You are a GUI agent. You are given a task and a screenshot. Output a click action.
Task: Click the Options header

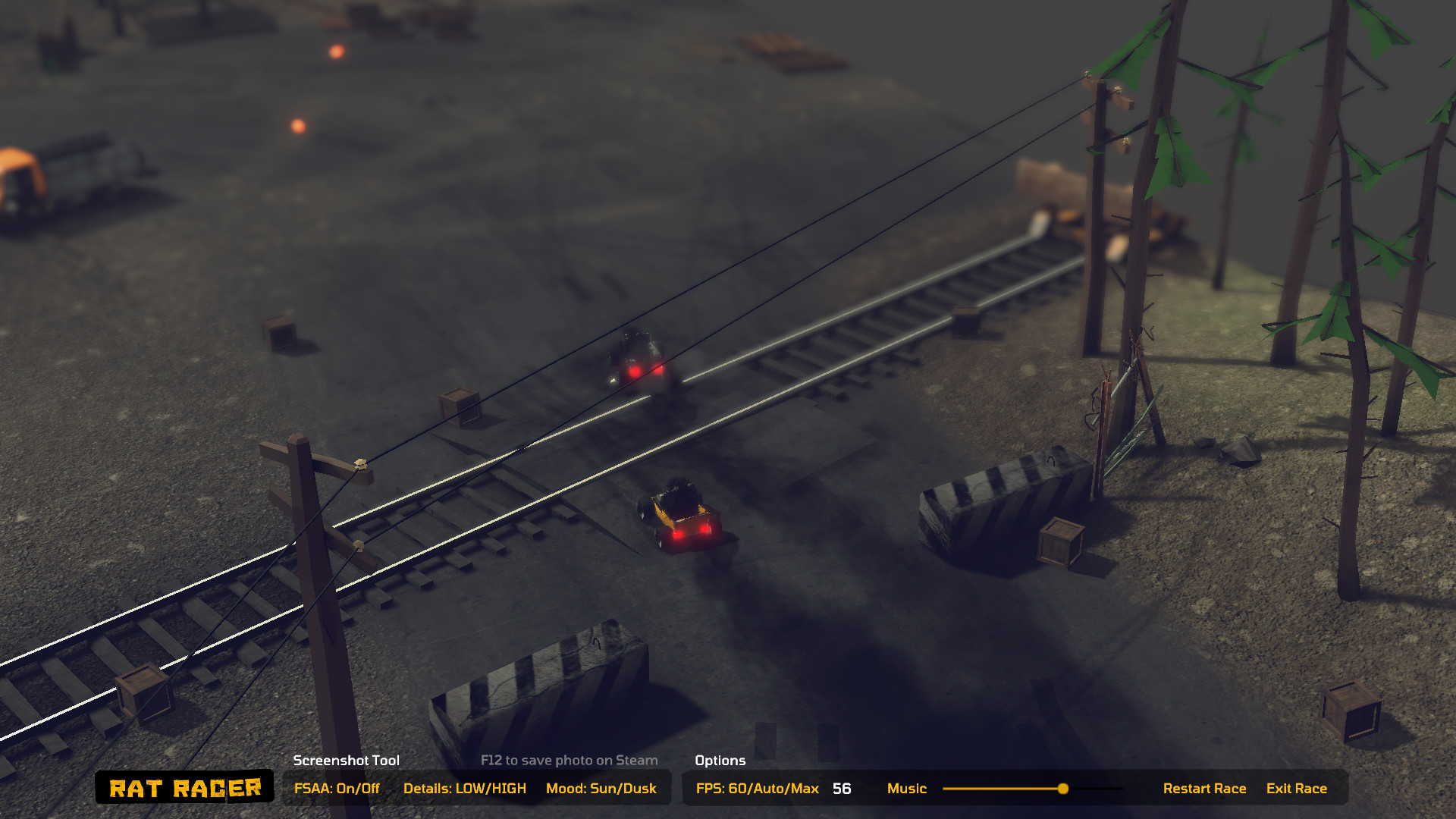click(720, 760)
